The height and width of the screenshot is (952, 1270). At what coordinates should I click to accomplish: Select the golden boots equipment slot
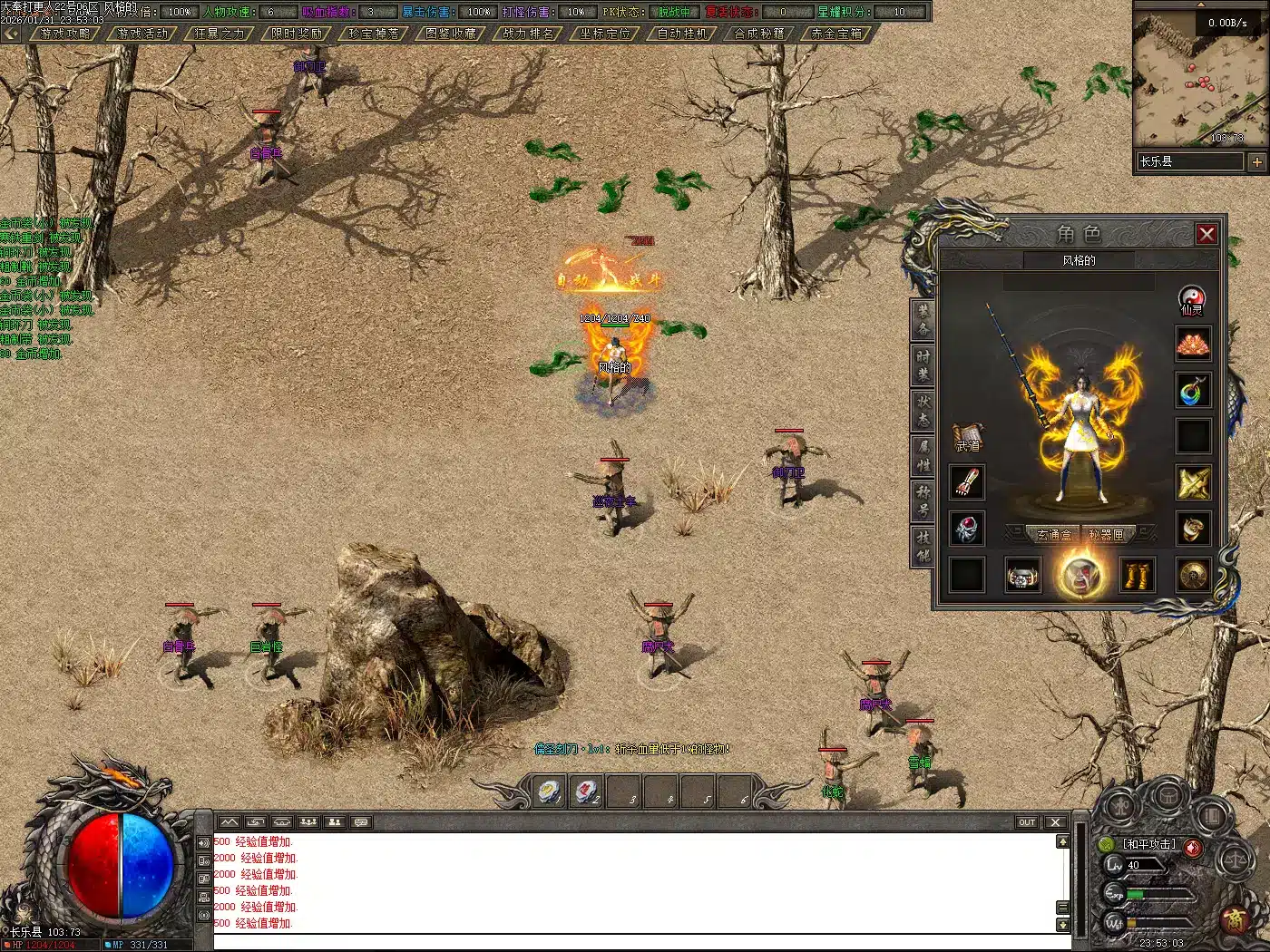click(x=1138, y=575)
